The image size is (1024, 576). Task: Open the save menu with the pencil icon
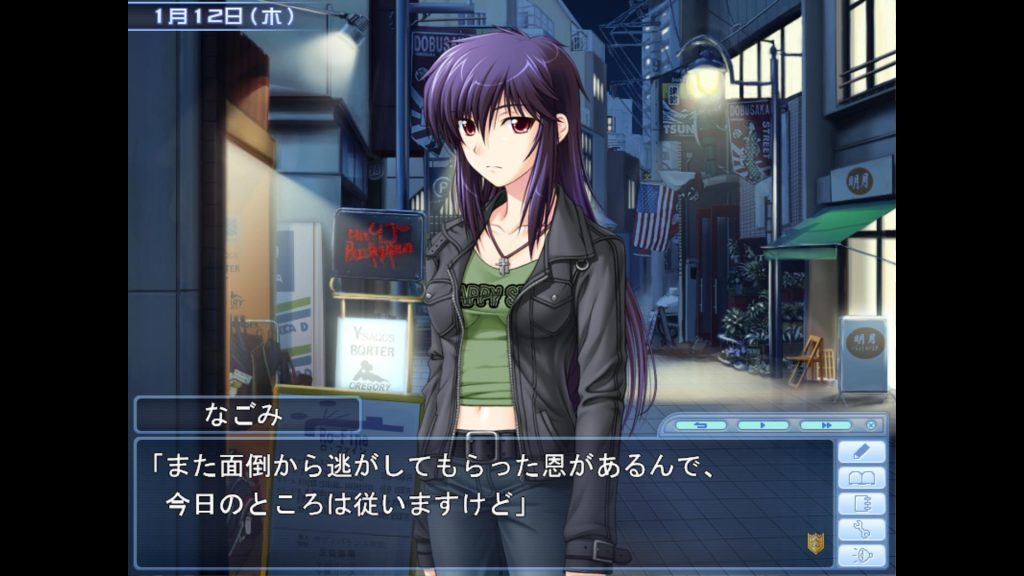click(861, 452)
